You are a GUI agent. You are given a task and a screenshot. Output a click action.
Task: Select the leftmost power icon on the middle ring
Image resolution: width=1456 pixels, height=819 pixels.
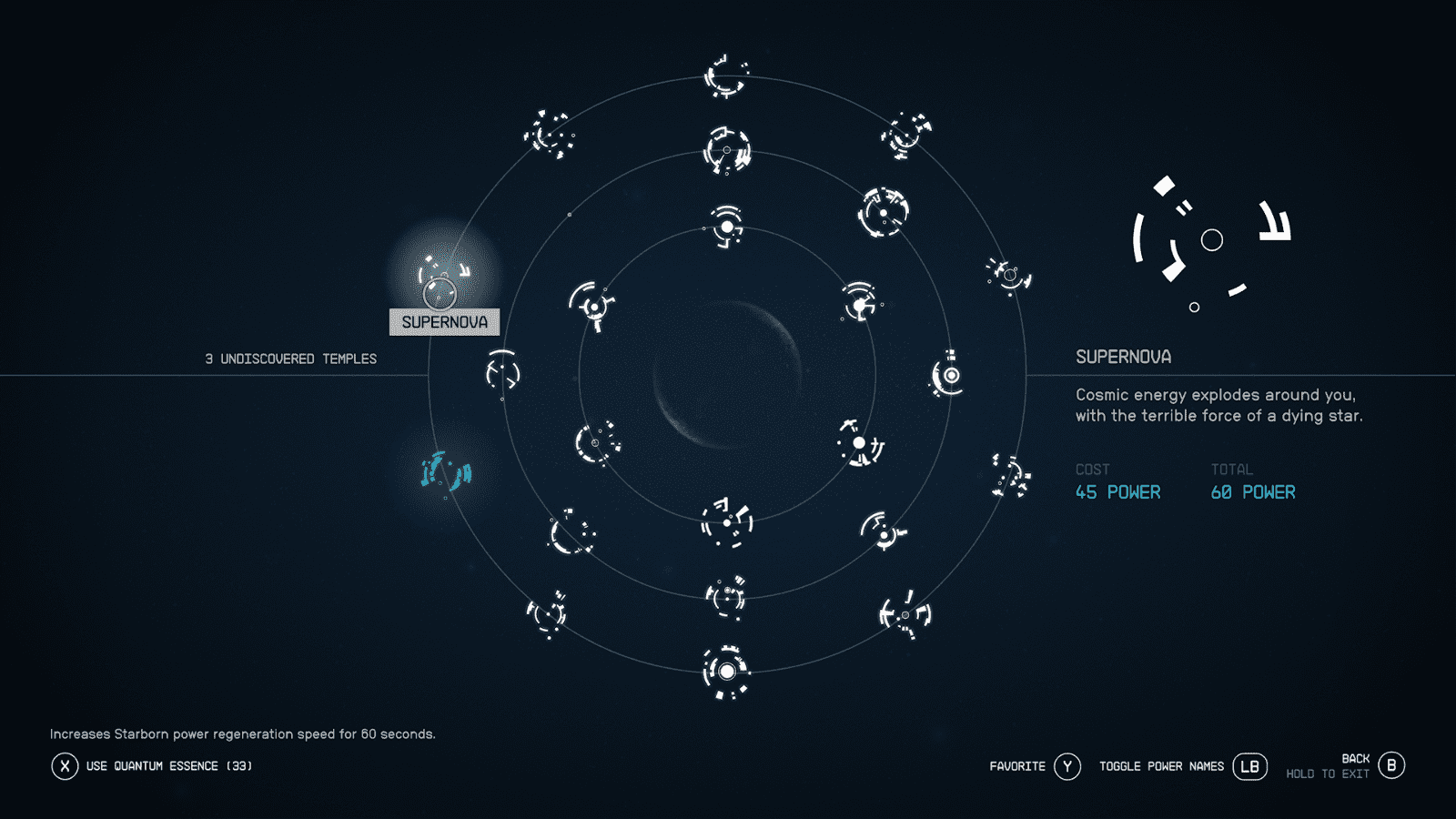[500, 373]
